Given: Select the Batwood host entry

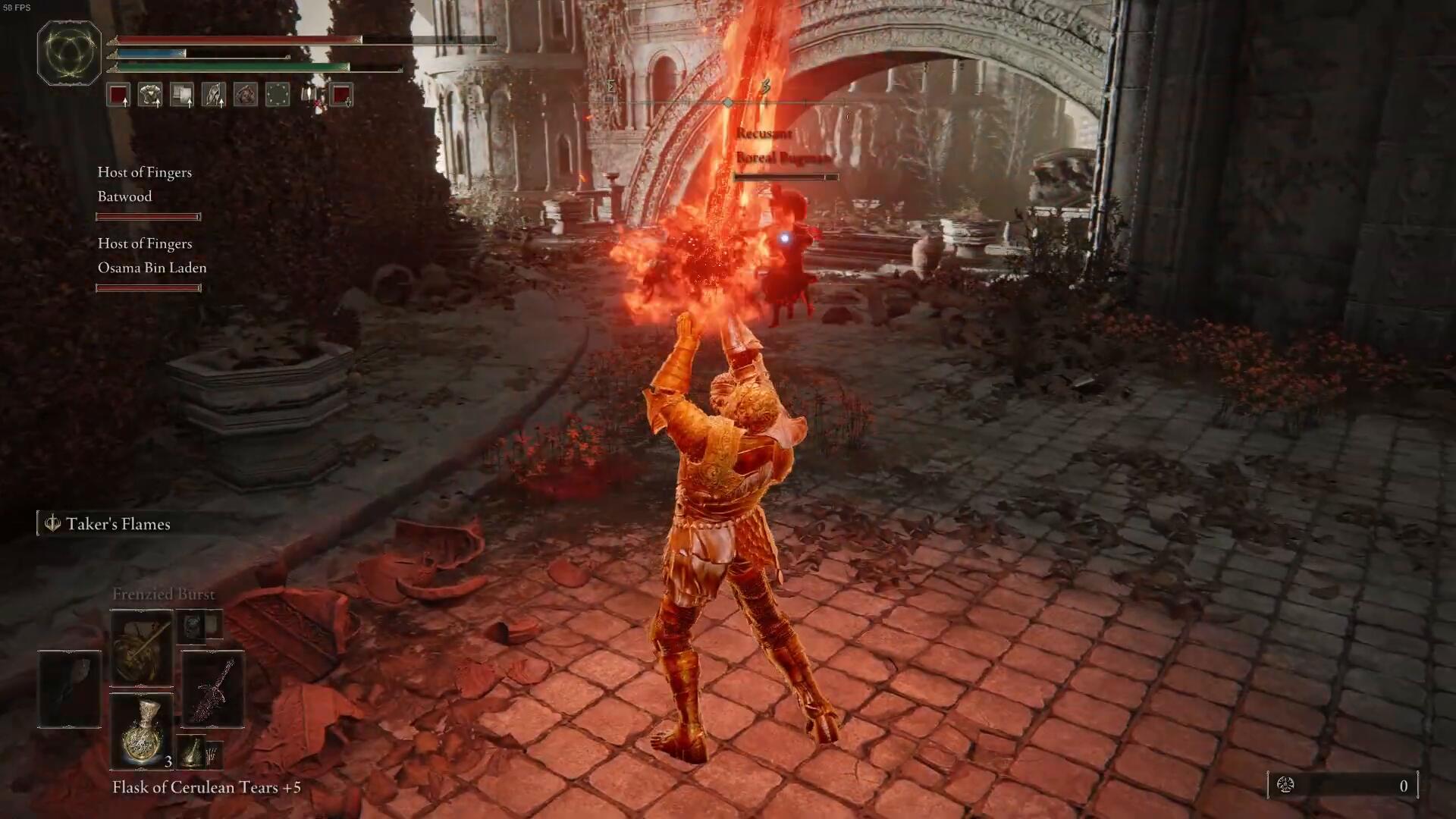Looking at the screenshot, I should click(125, 196).
